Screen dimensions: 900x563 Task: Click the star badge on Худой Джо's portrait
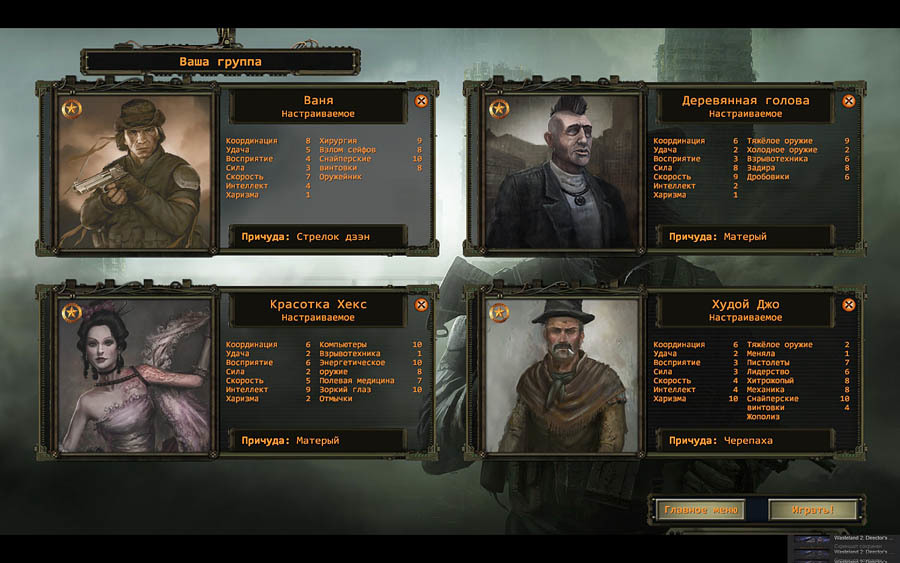click(499, 313)
